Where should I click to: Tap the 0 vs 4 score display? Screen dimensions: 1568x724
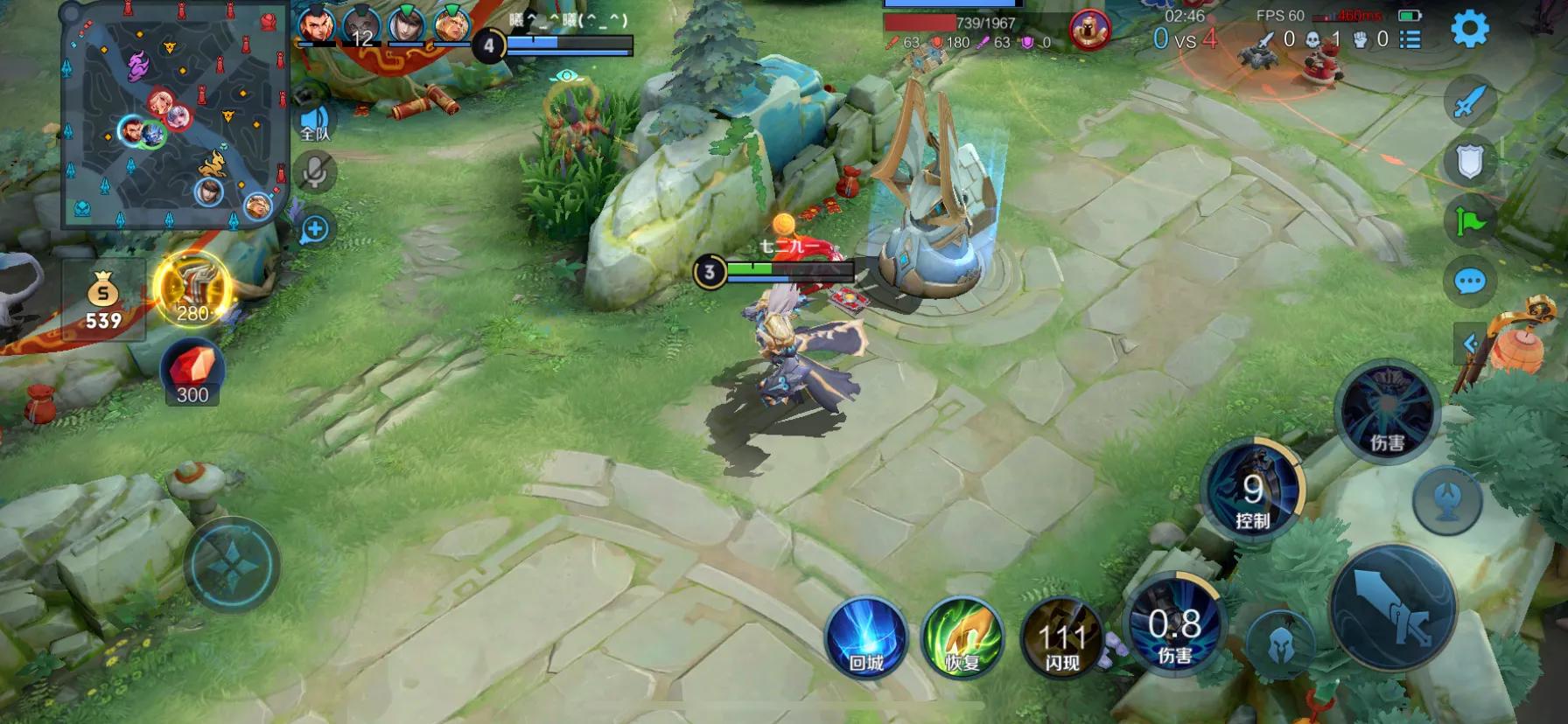[1186, 39]
